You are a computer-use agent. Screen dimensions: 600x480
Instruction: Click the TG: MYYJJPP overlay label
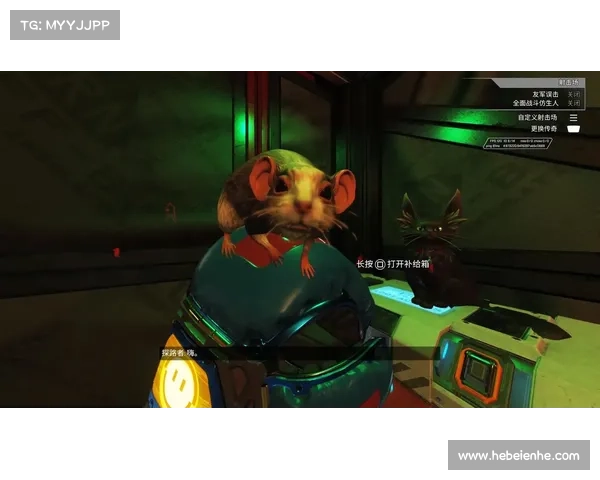pos(64,25)
